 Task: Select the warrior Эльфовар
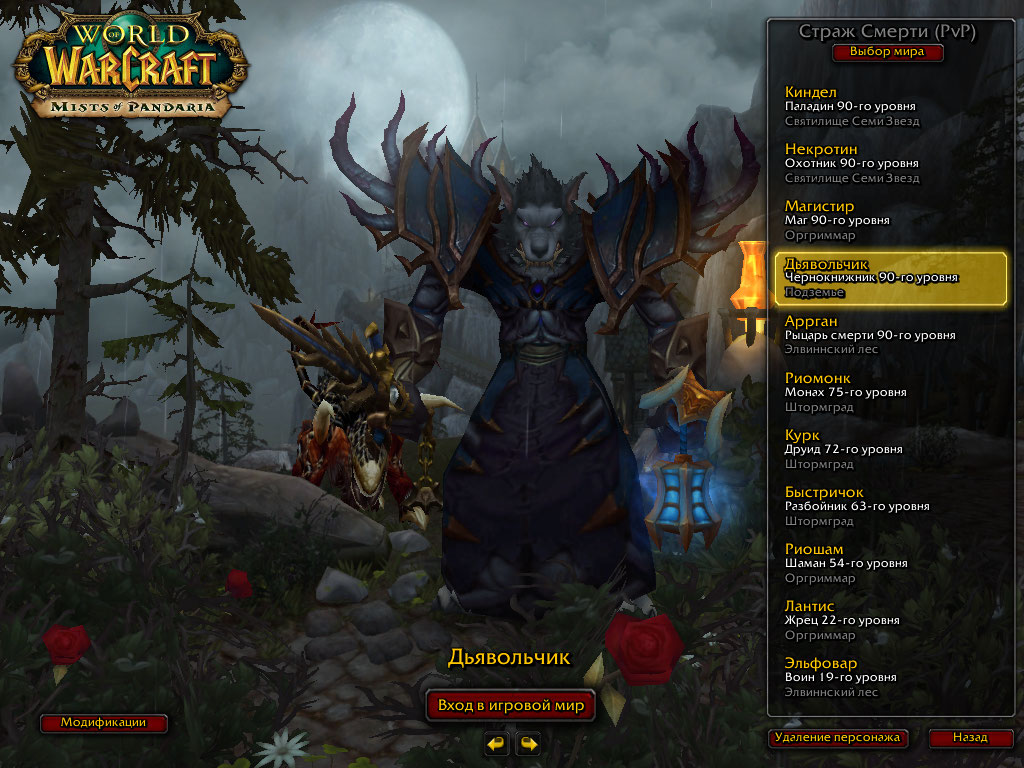click(x=889, y=677)
